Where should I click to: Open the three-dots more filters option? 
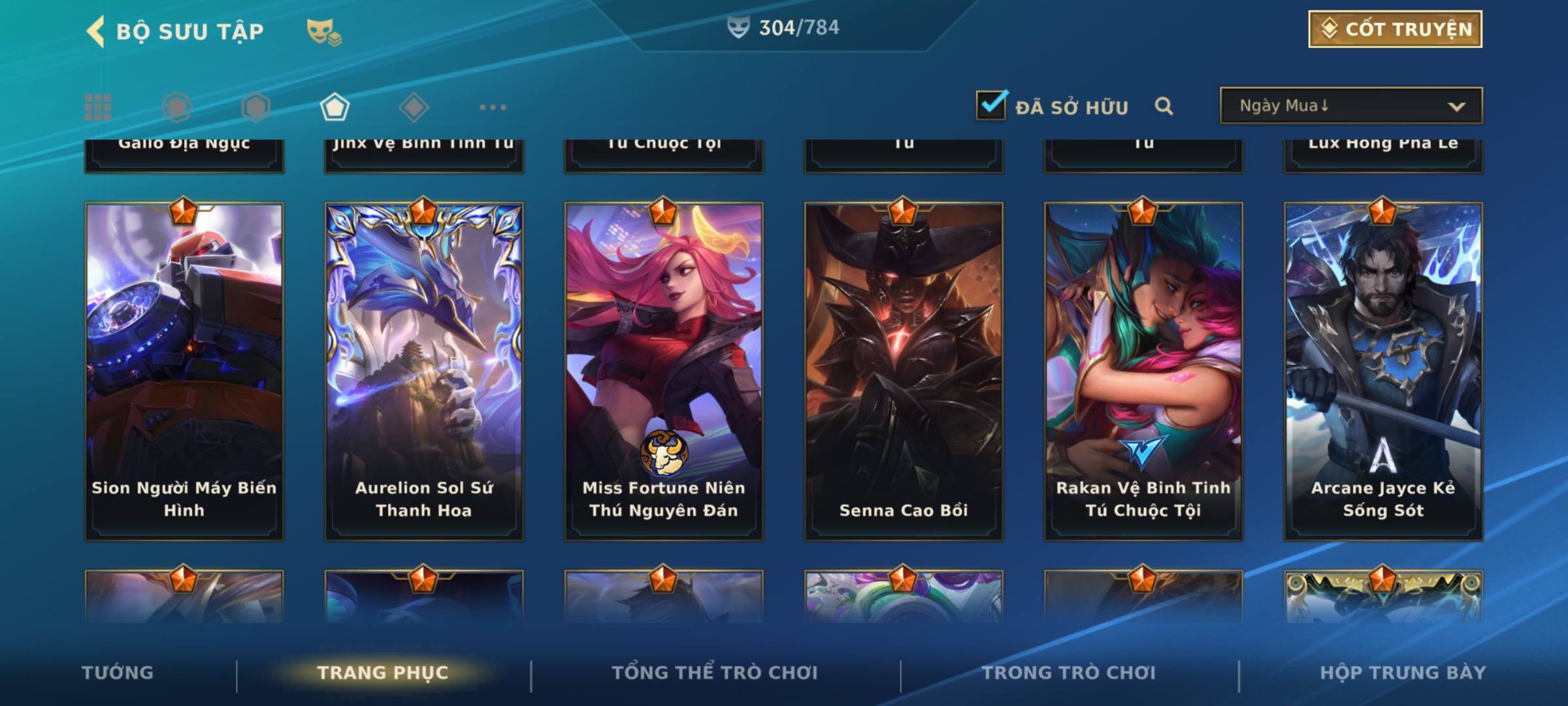tap(493, 107)
